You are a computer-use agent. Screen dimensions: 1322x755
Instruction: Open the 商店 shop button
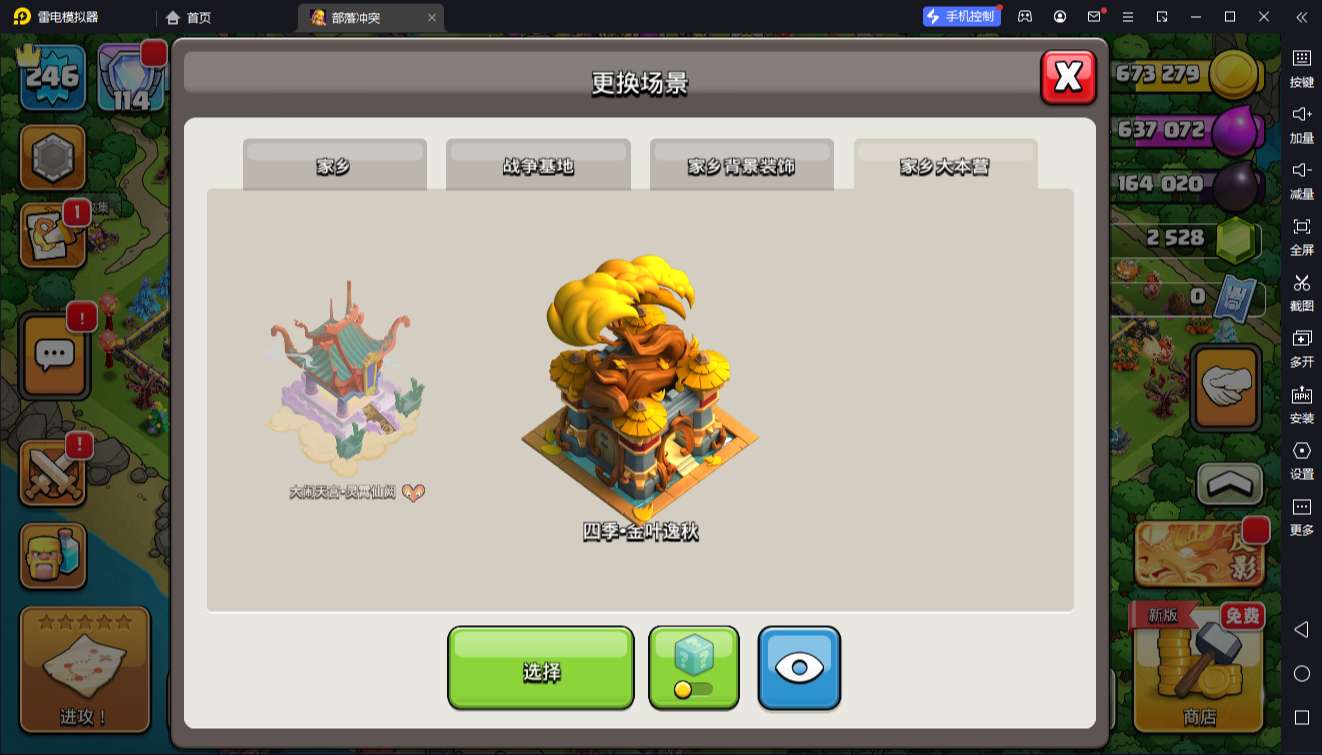(1199, 668)
